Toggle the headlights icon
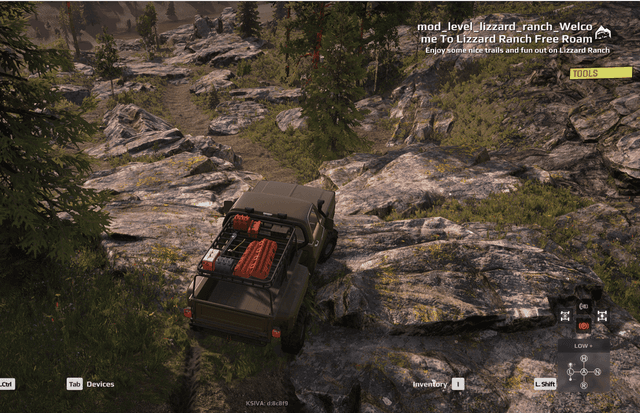The width and height of the screenshot is (640, 413). coord(584,306)
